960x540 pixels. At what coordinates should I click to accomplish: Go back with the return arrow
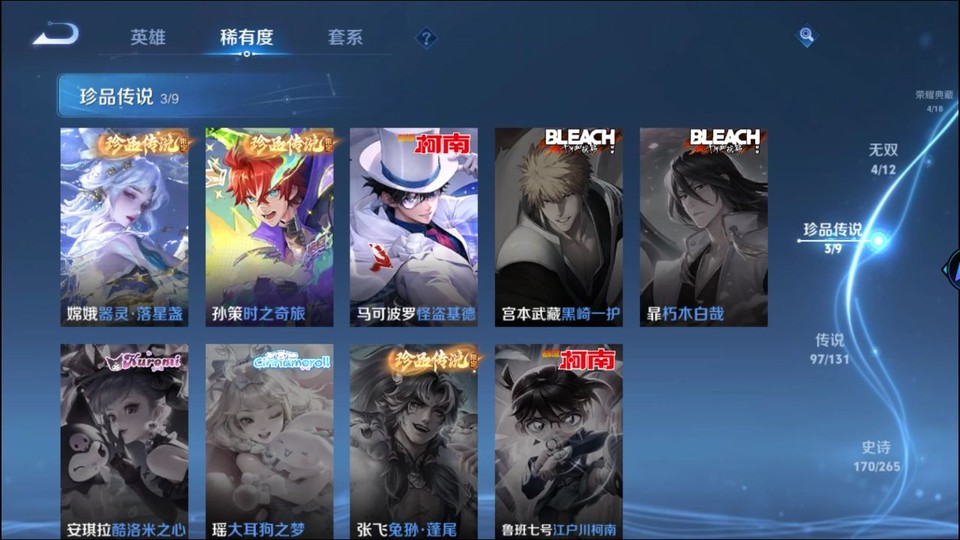[x=55, y=36]
